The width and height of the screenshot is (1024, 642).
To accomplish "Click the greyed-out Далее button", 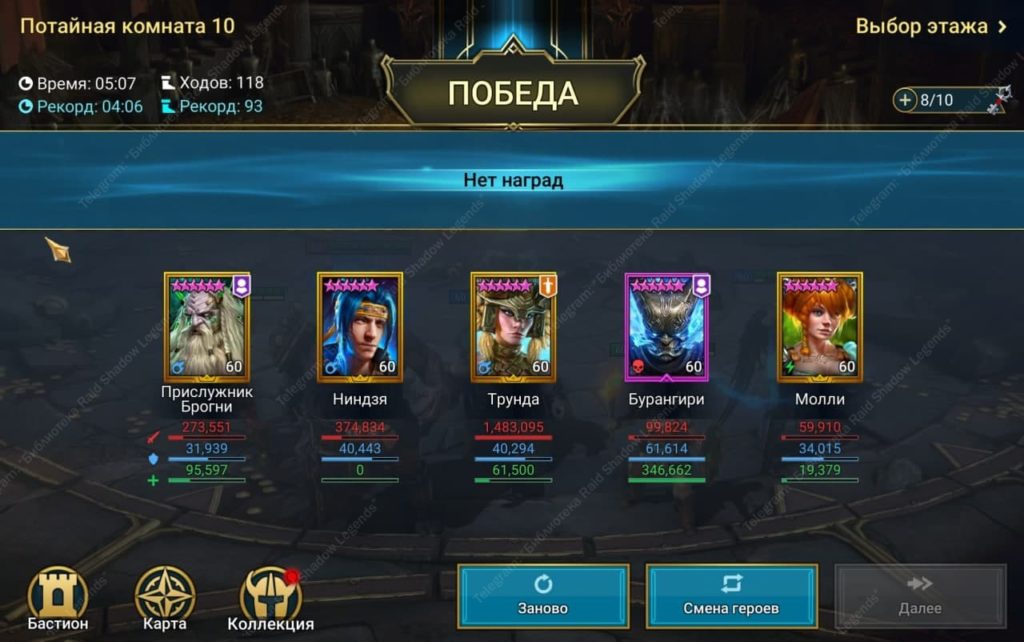I will click(919, 596).
